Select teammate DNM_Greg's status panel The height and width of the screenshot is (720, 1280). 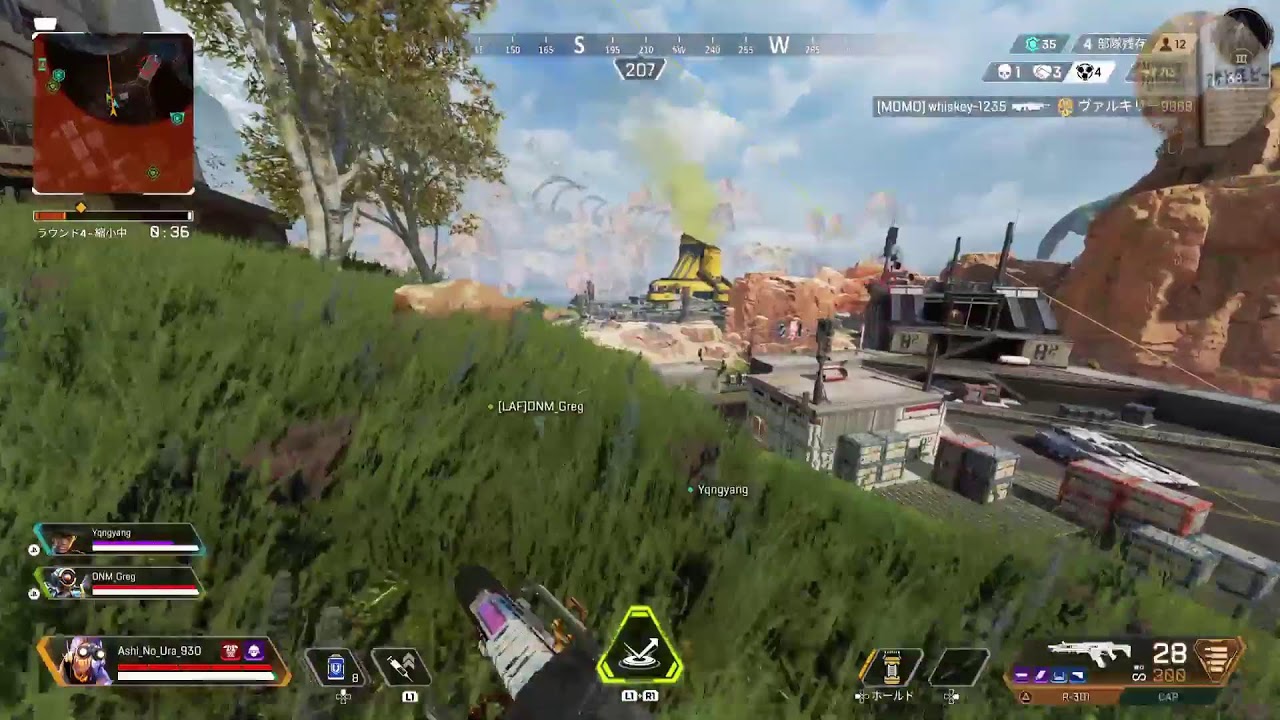120,583
